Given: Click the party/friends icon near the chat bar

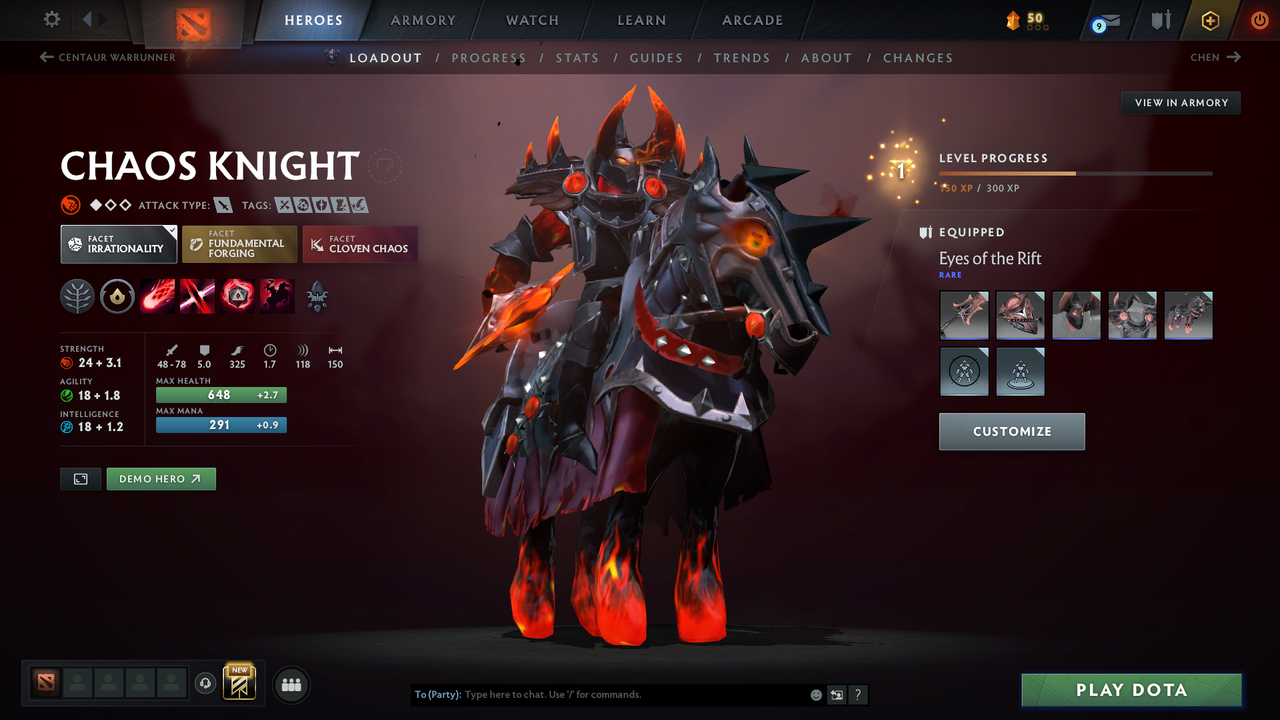Looking at the screenshot, I should click(291, 684).
